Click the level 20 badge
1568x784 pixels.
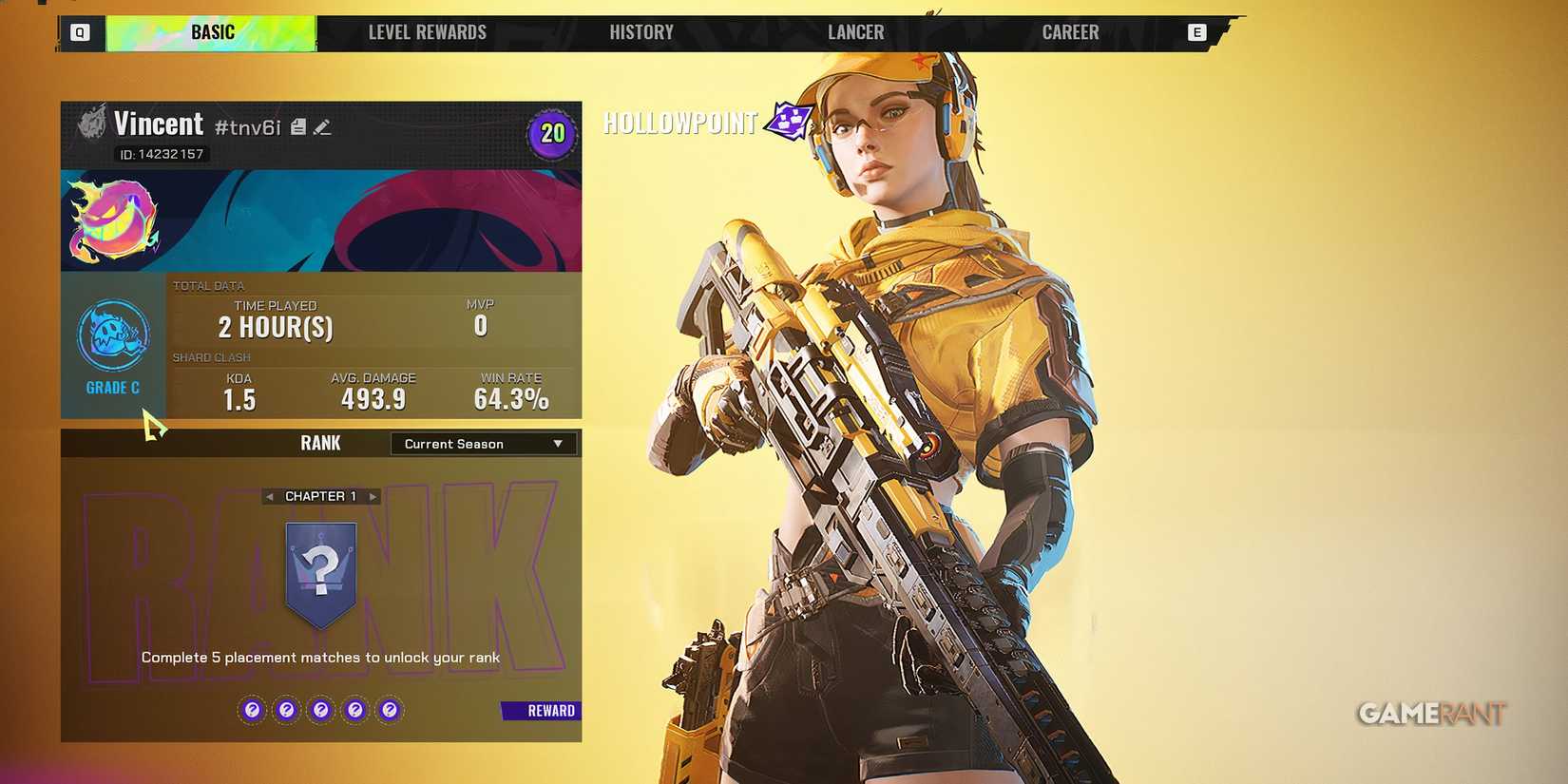coord(551,134)
